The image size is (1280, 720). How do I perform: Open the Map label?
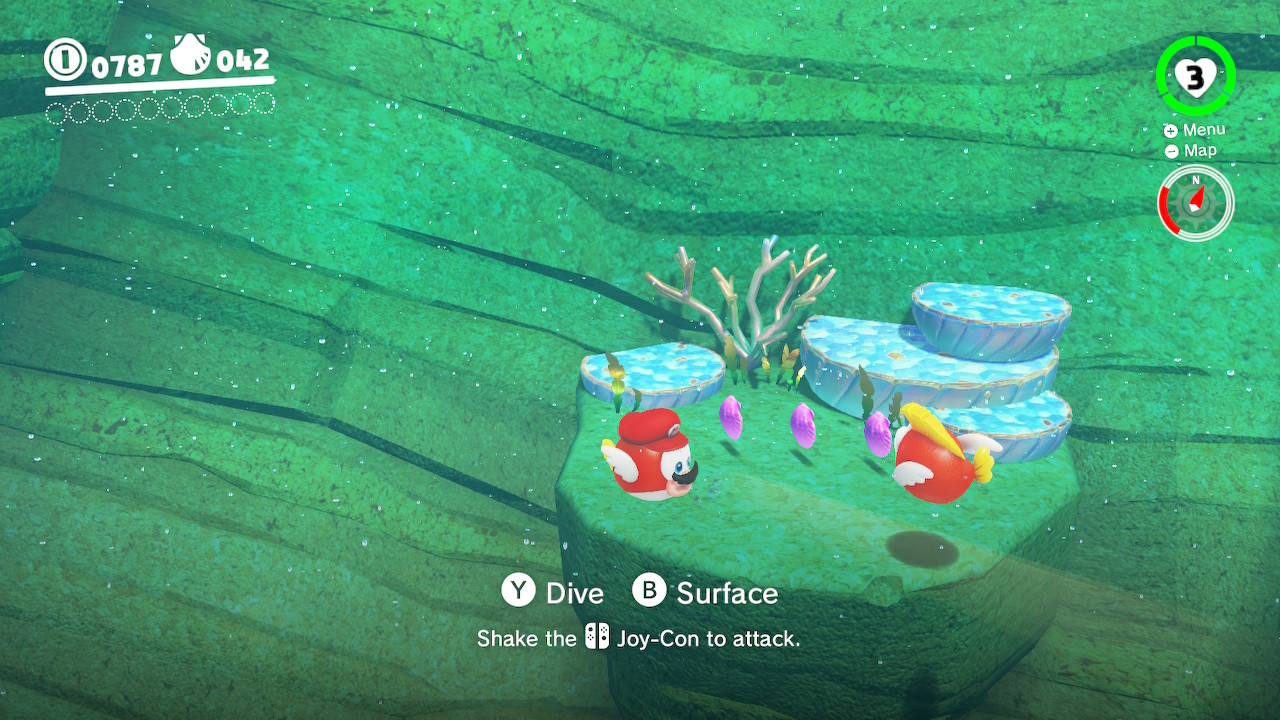(1199, 151)
